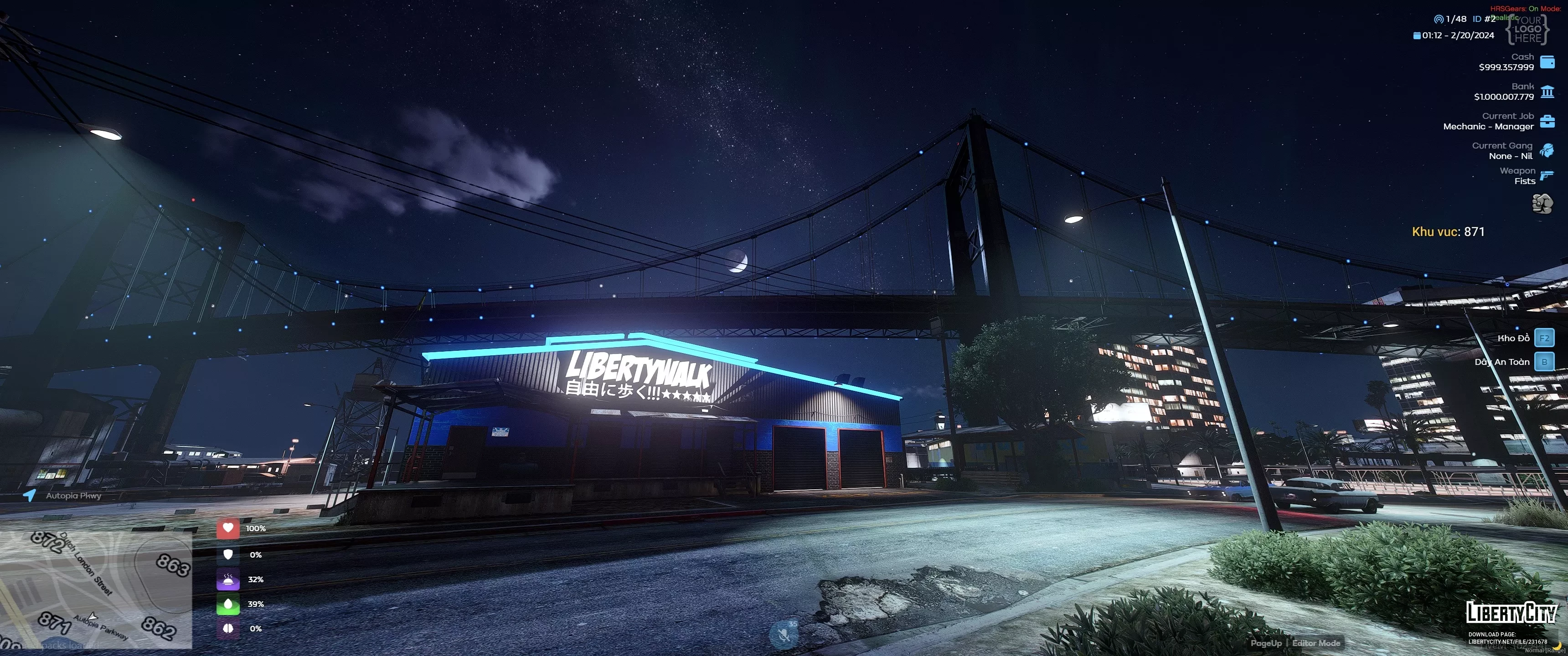The image size is (1568, 656).
Task: Click the 'Your Logo Here' placeholder
Action: pos(1527,29)
